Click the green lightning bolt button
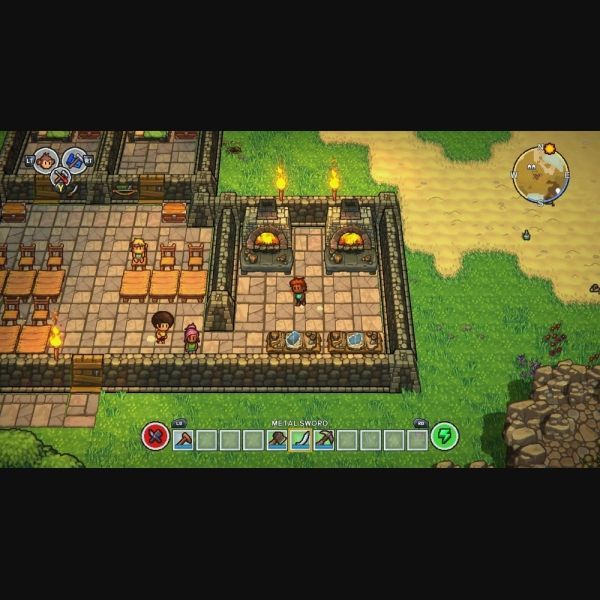 tap(444, 436)
